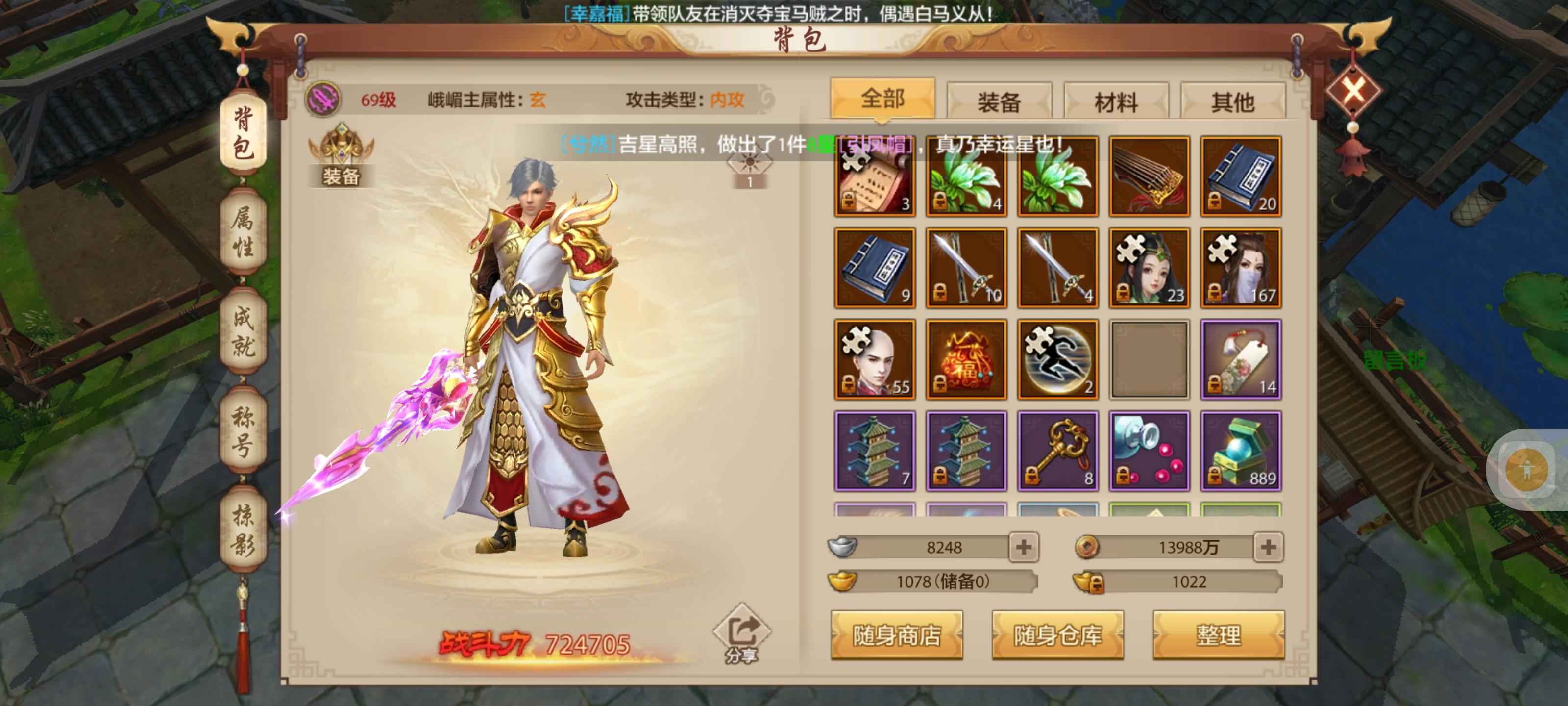Switch to the 装备 equipment tab
This screenshot has width=1568, height=706.
click(x=998, y=101)
